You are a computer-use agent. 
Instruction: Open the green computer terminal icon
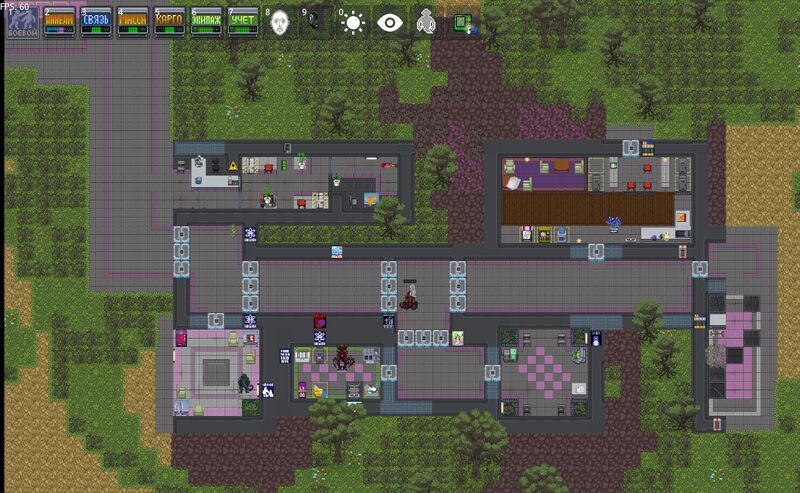[462, 22]
